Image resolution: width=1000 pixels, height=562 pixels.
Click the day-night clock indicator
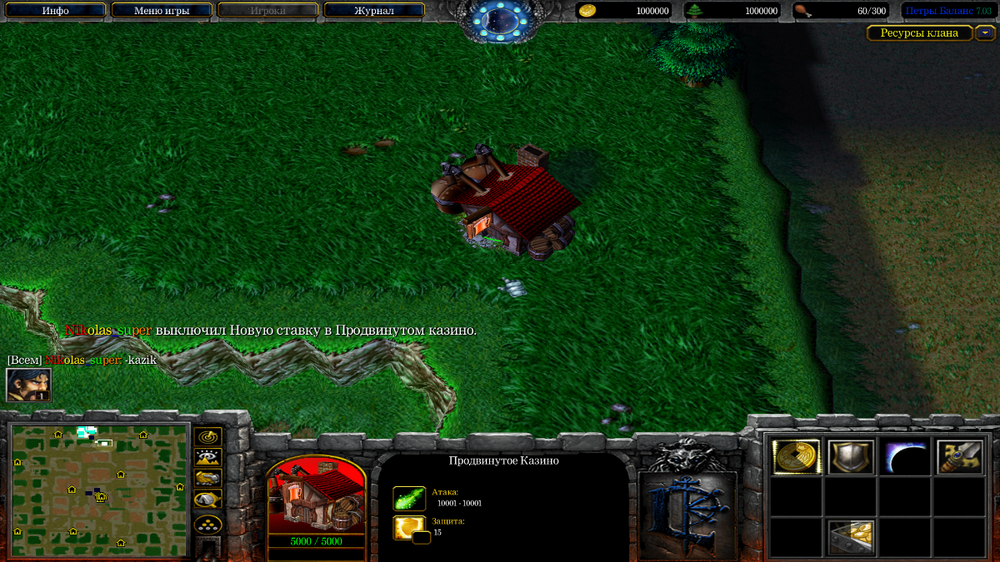(x=499, y=18)
